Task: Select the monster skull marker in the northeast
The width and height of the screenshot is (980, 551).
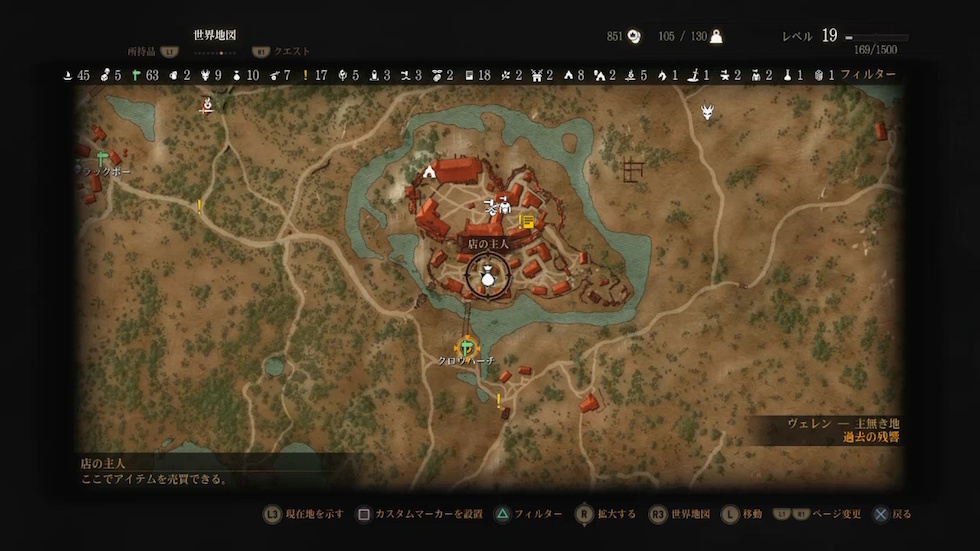Action: click(x=708, y=112)
